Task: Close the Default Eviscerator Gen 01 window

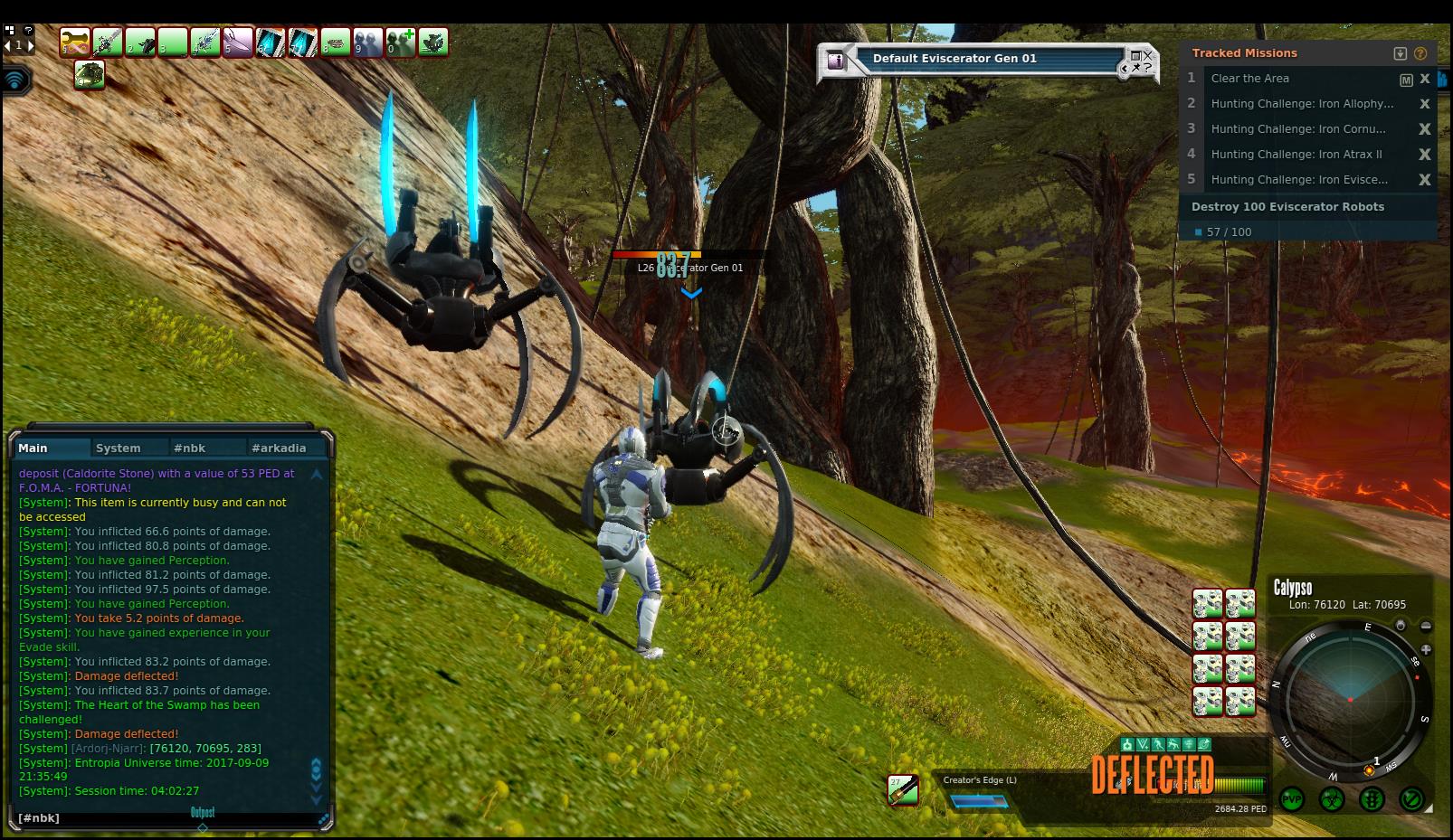Action: pos(1148,56)
